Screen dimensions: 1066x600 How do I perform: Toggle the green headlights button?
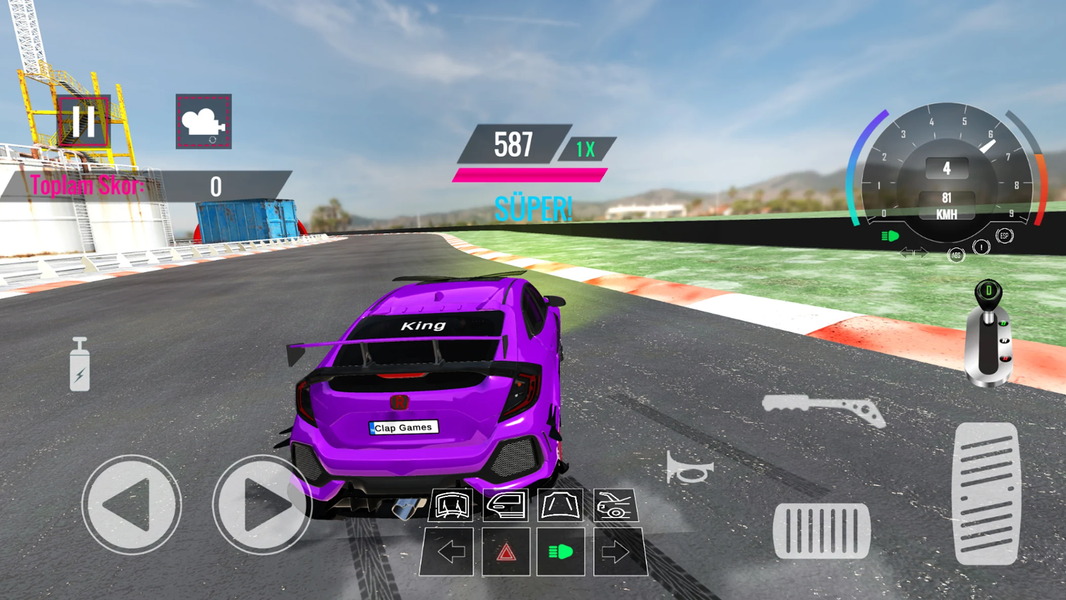click(x=560, y=552)
